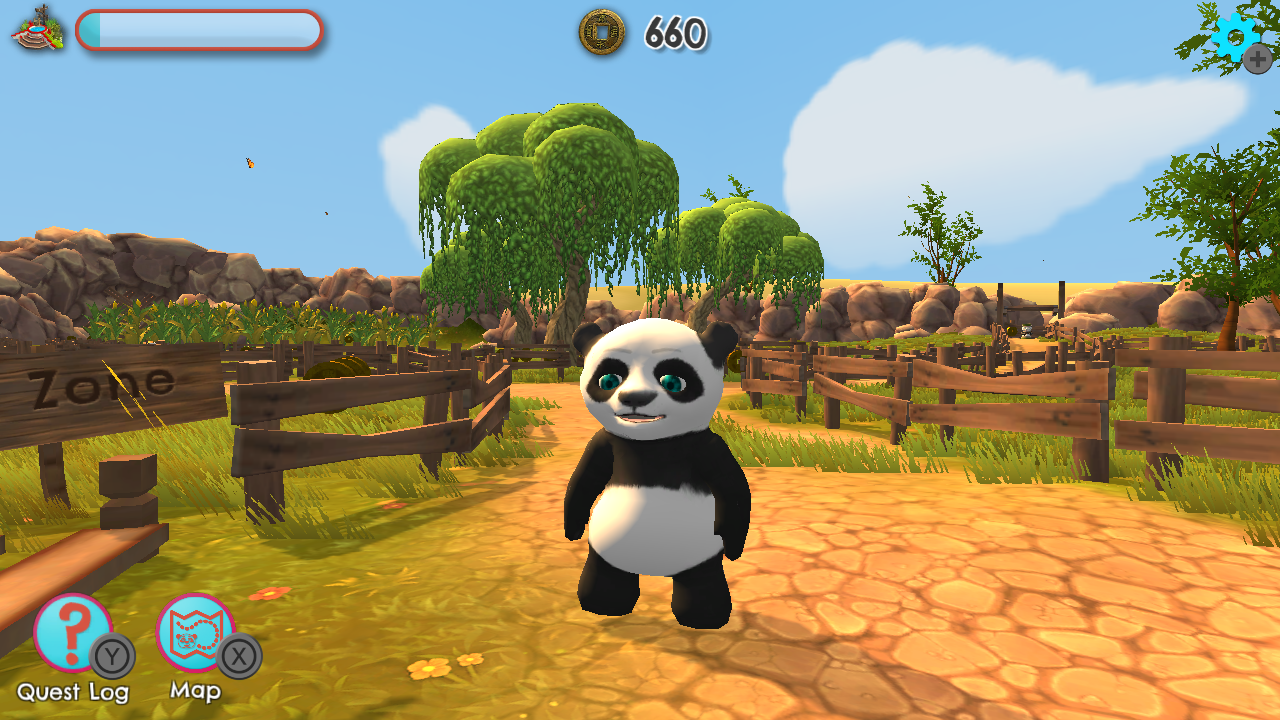Open settings via the blue gear icon
This screenshot has width=1280, height=720.
[1236, 38]
